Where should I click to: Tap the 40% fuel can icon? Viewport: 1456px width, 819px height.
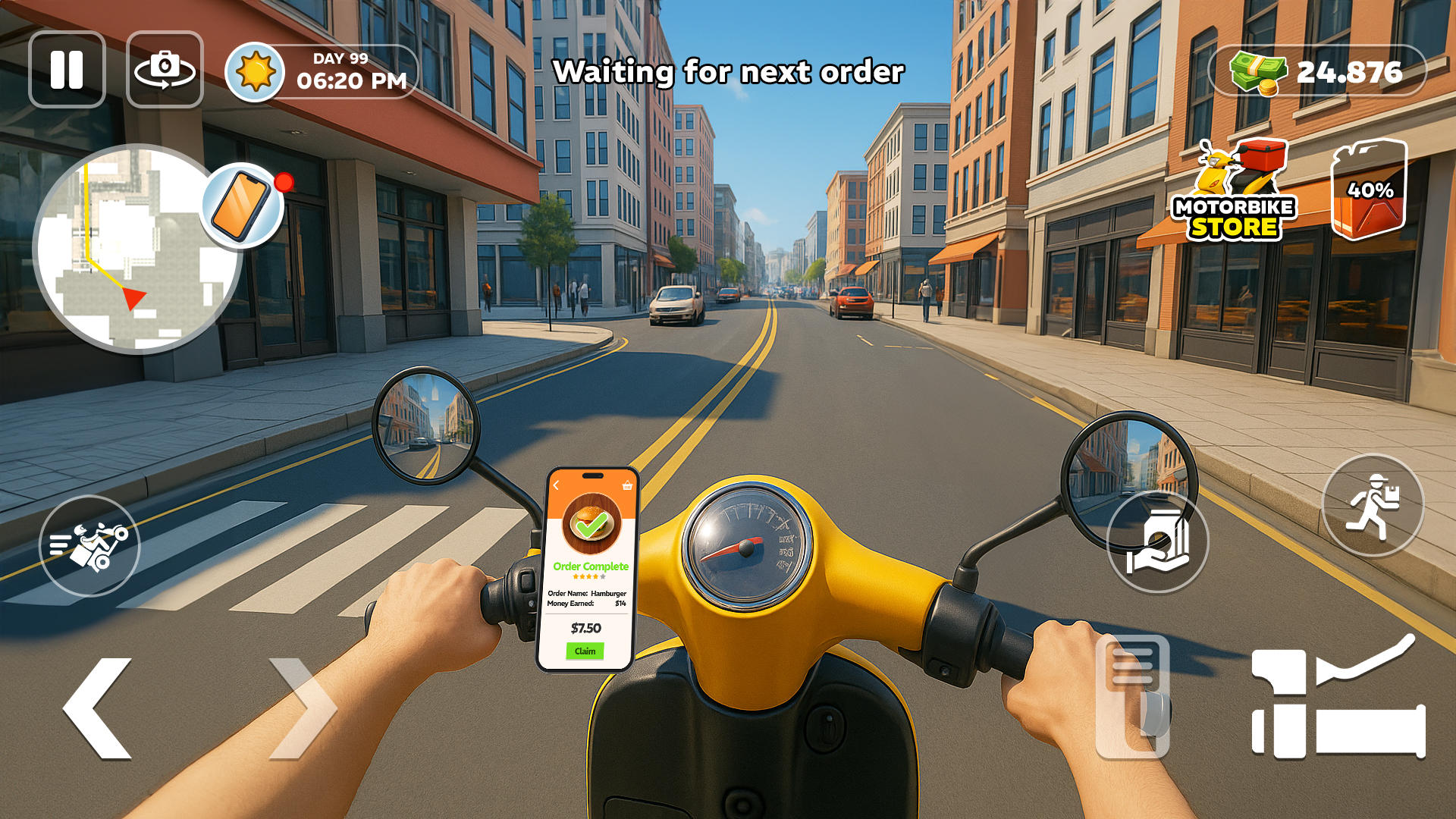click(1369, 190)
